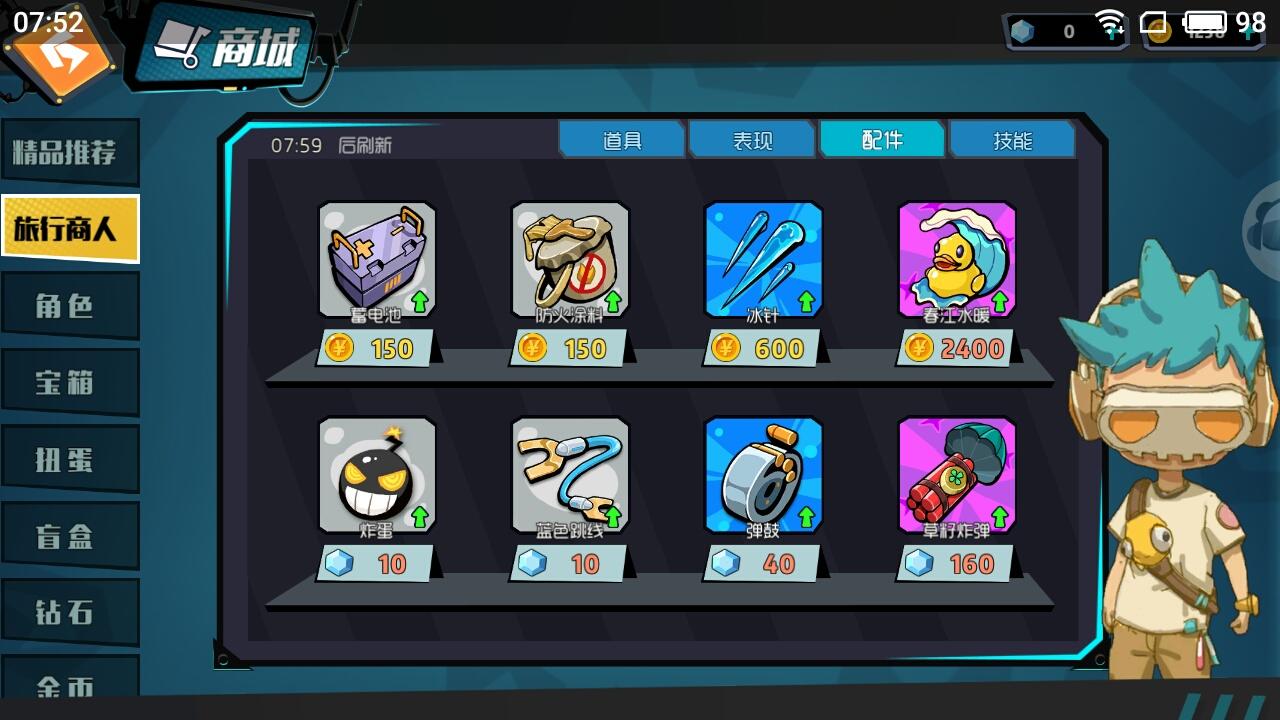1280x720 pixels.
Task: Click the plus button beside diamond balance
Action: pyautogui.click(x=1110, y=30)
